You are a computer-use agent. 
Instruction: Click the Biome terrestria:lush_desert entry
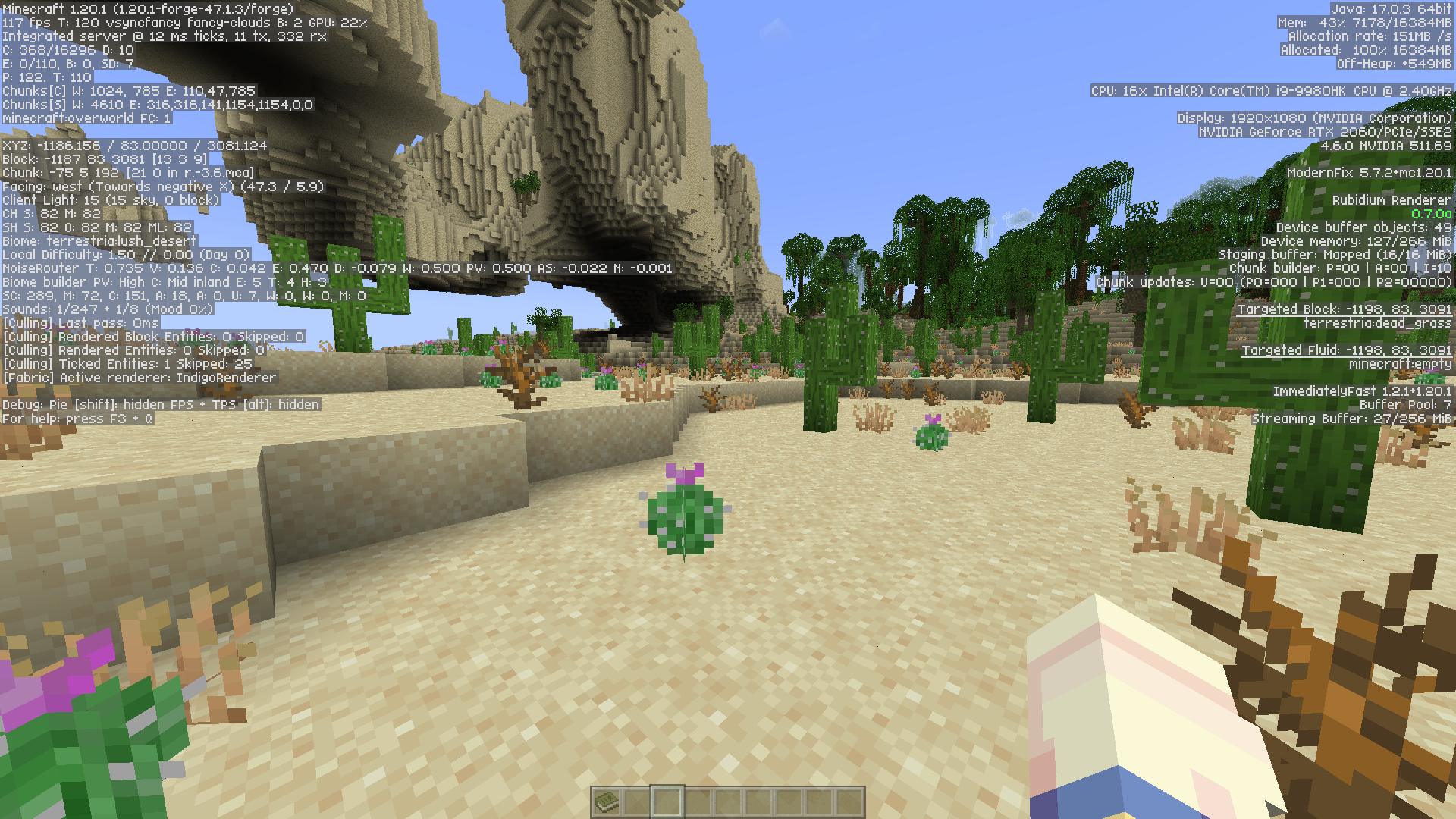(x=99, y=240)
